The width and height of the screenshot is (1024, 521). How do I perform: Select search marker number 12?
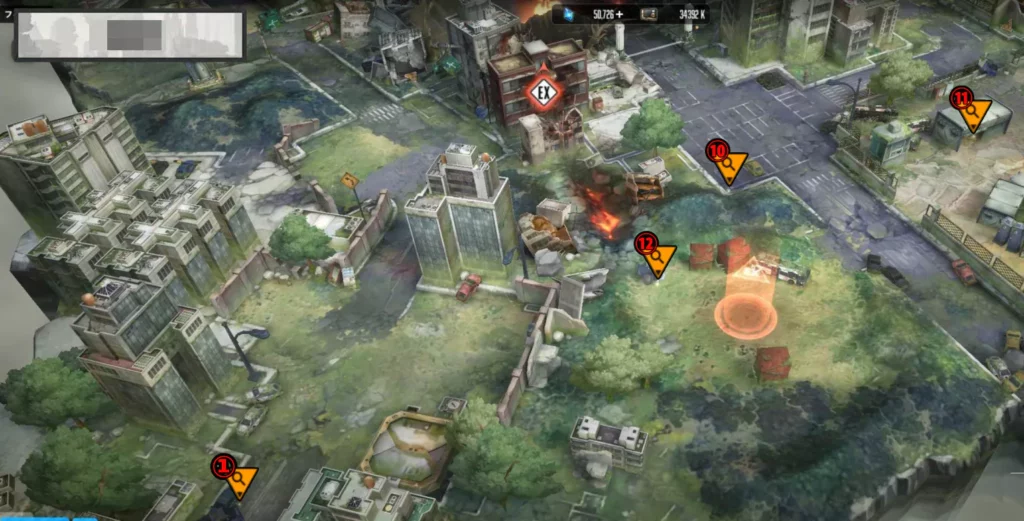pos(657,257)
